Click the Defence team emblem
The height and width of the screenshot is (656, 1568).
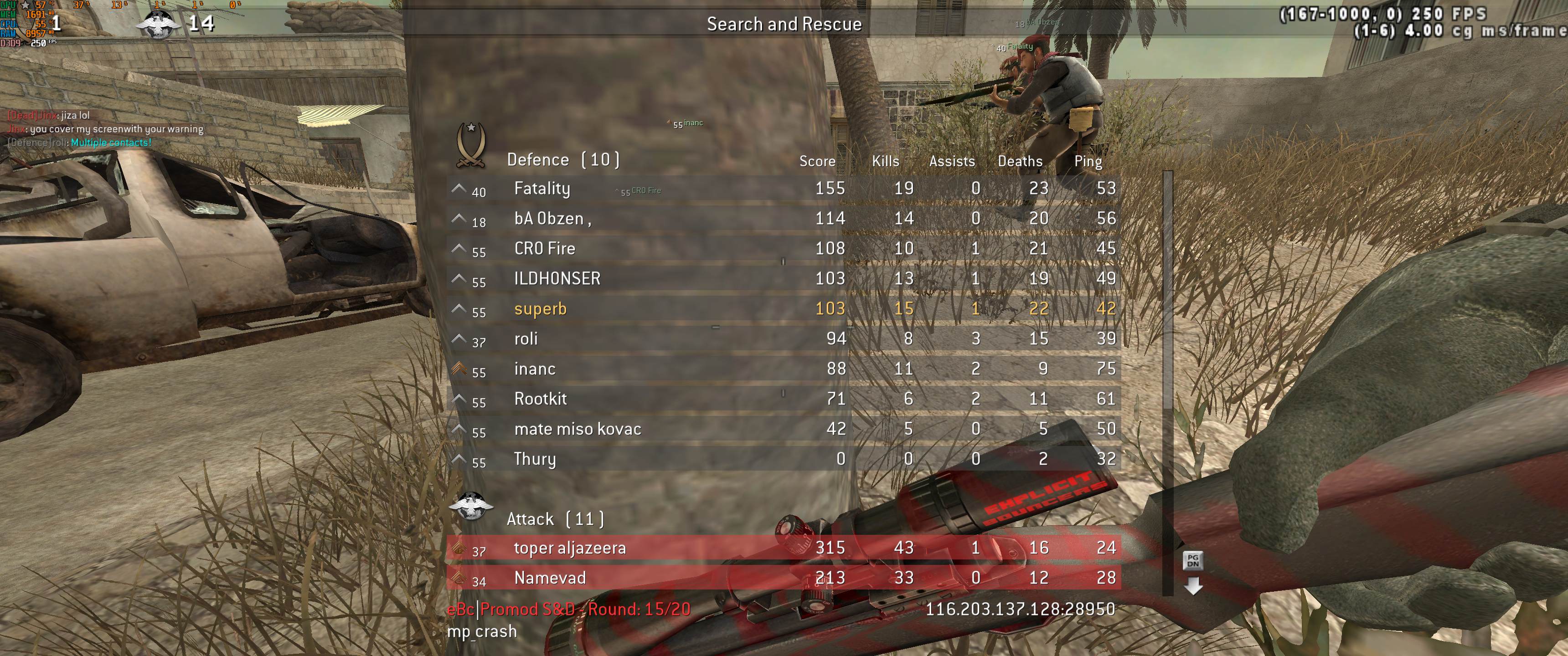471,145
